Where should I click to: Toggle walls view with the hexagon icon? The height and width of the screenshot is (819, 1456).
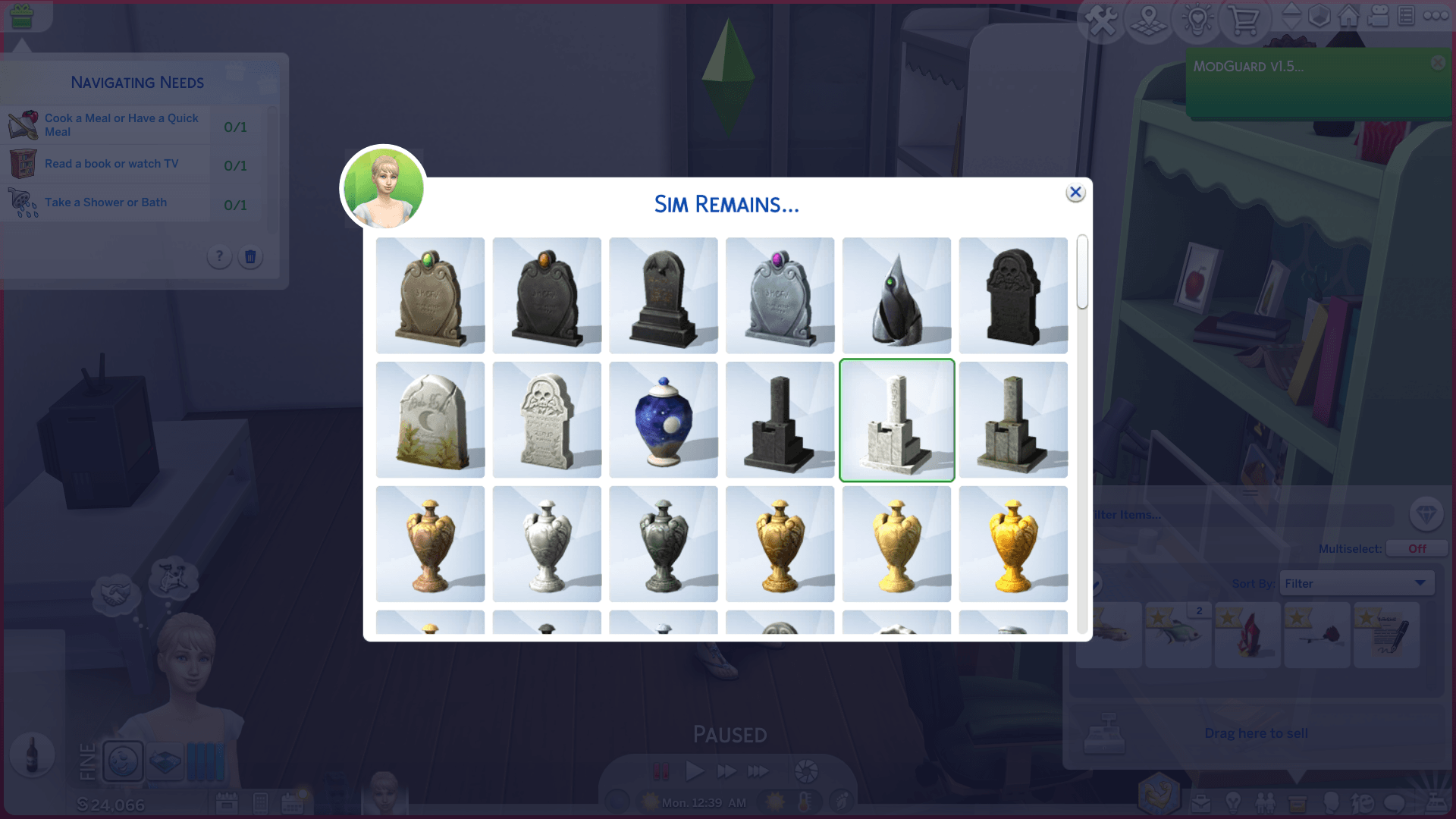click(1319, 17)
